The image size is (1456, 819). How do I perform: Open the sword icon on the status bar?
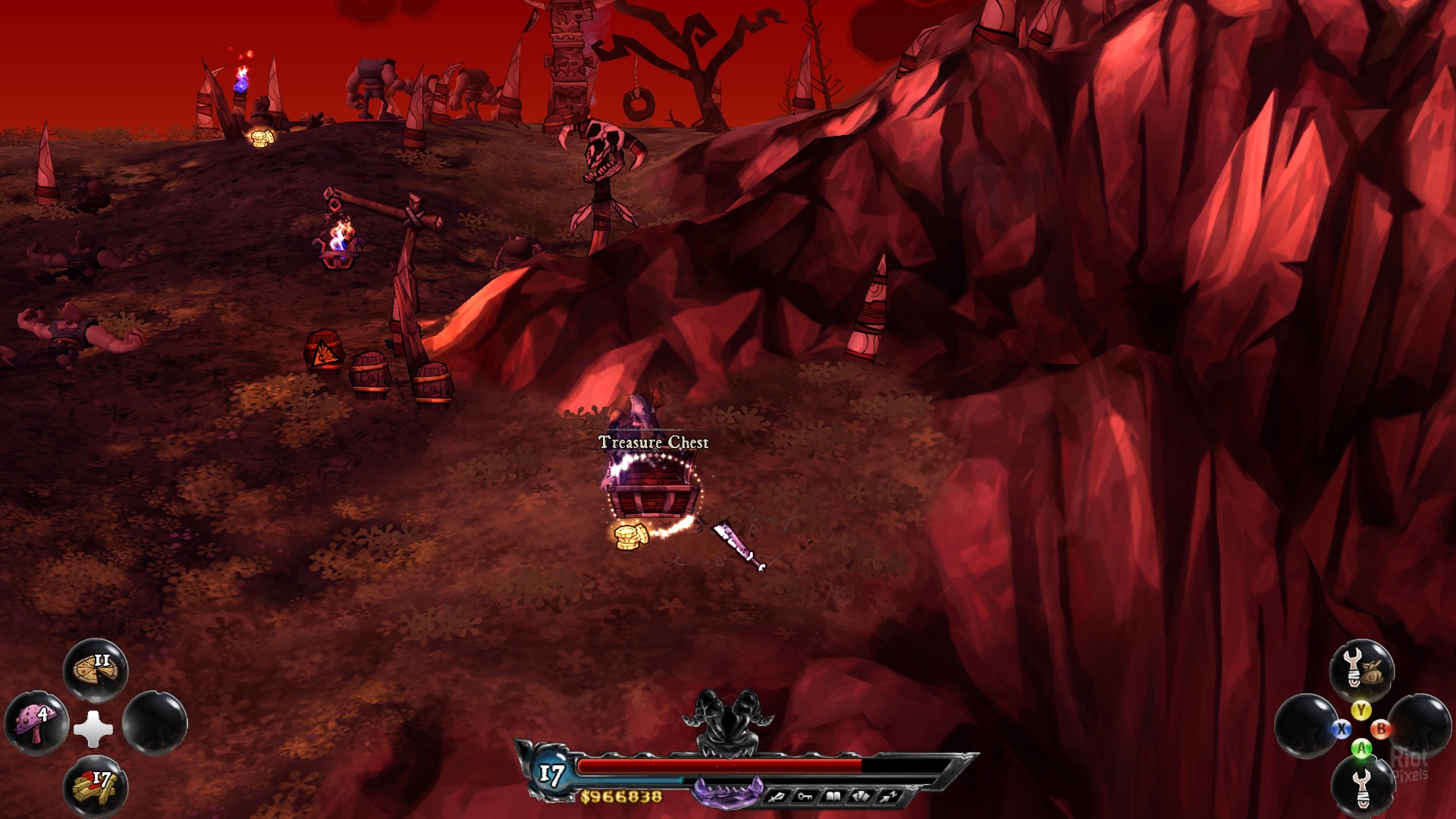coord(777,796)
